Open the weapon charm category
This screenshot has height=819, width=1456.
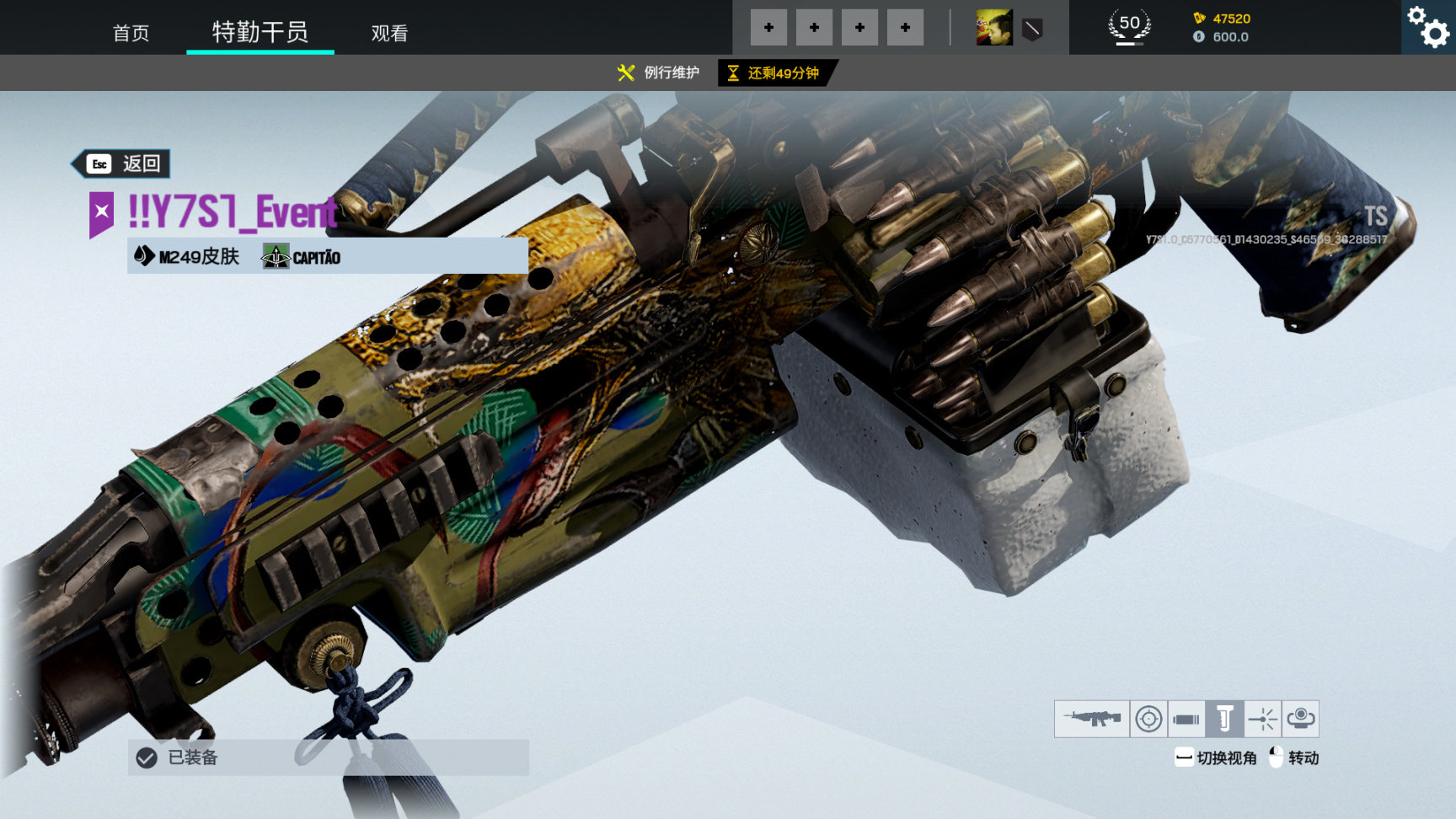(1300, 719)
